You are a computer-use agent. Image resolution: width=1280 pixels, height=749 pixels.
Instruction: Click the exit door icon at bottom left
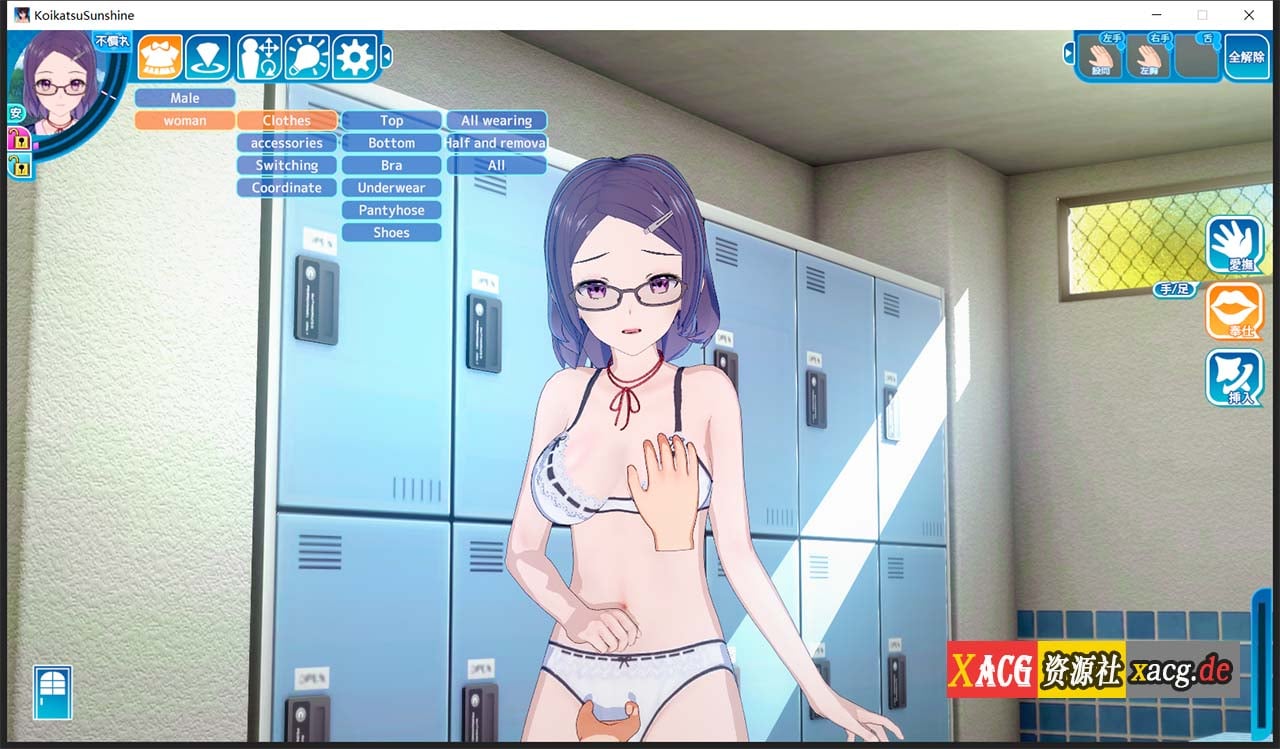pyautogui.click(x=55, y=691)
